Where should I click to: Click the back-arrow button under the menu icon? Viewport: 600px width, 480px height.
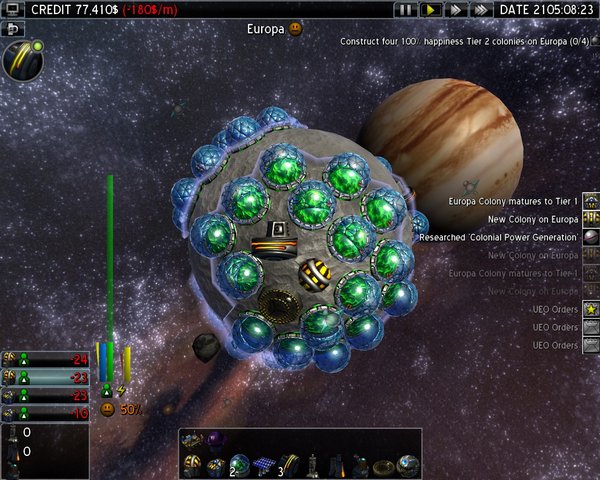pyautogui.click(x=13, y=29)
